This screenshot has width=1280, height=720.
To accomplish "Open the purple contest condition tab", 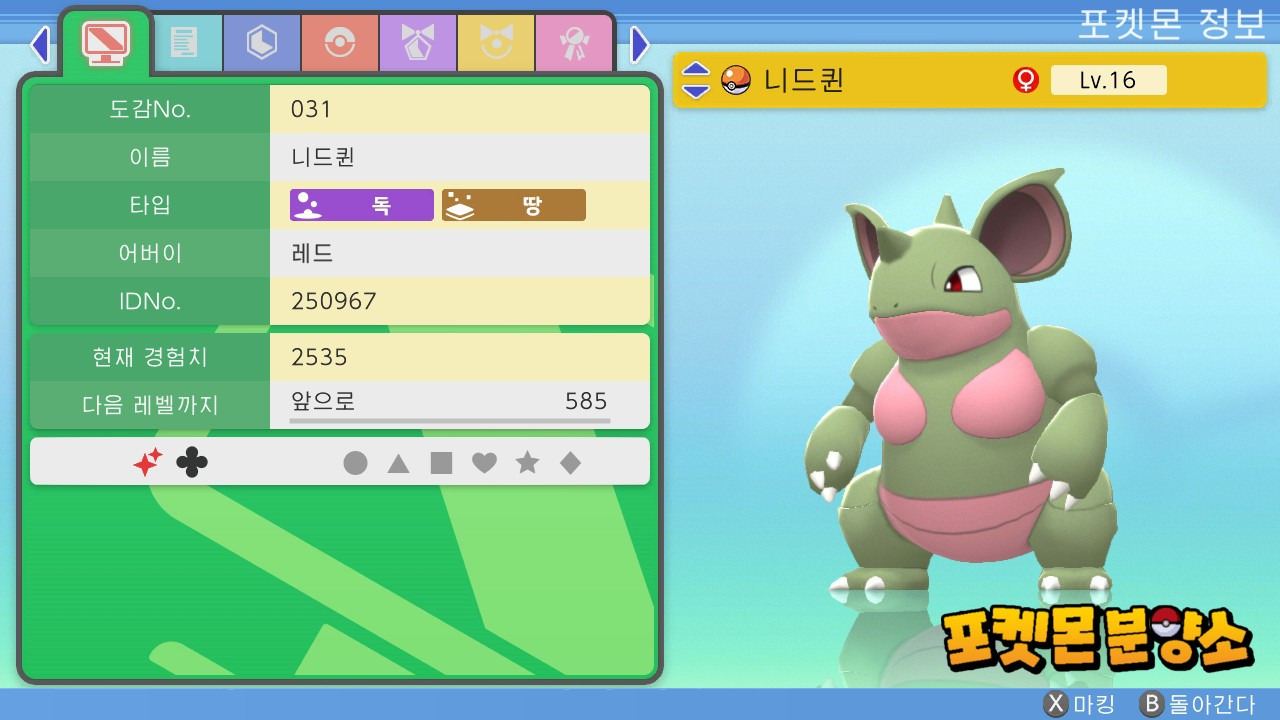I will 418,43.
